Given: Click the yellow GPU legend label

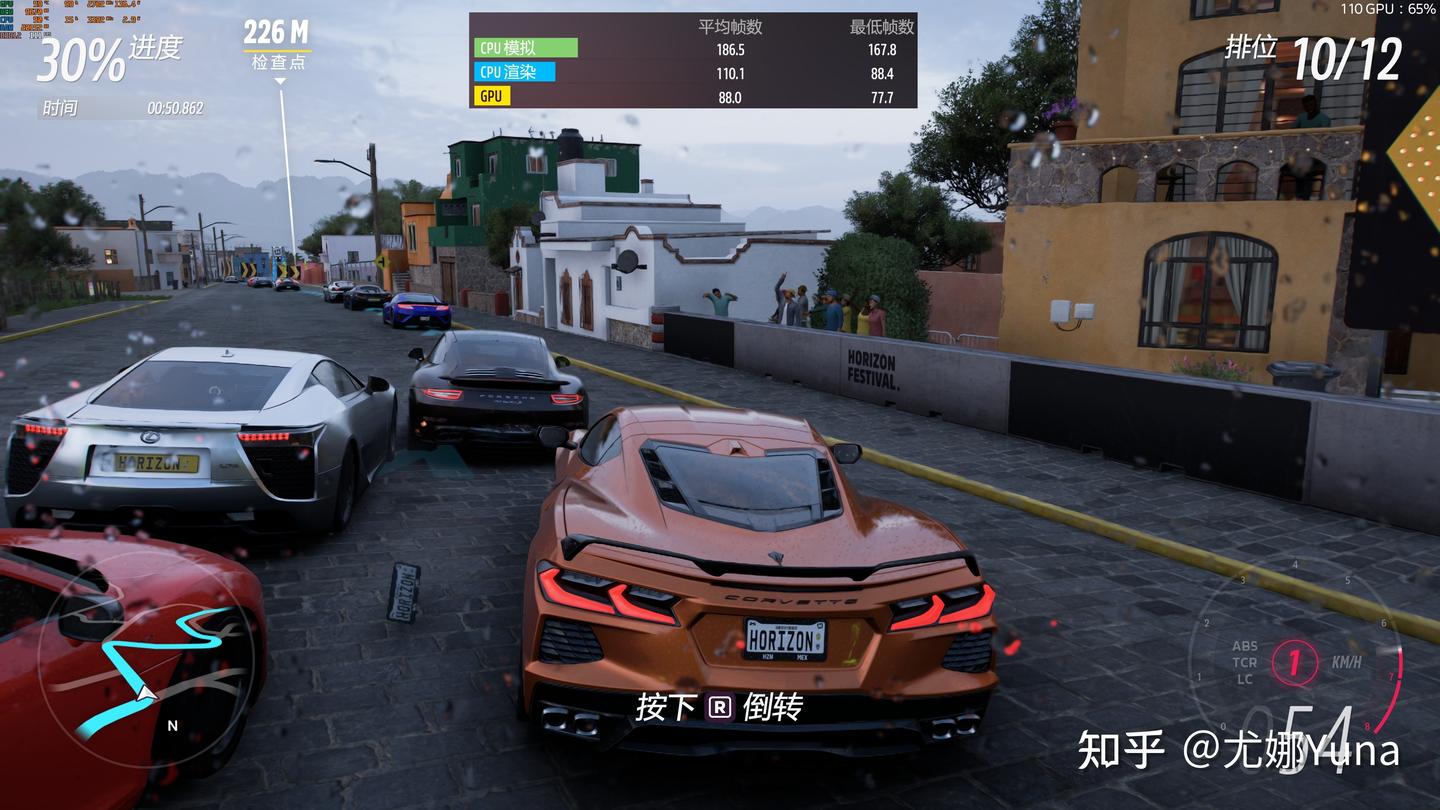Looking at the screenshot, I should pos(492,96).
